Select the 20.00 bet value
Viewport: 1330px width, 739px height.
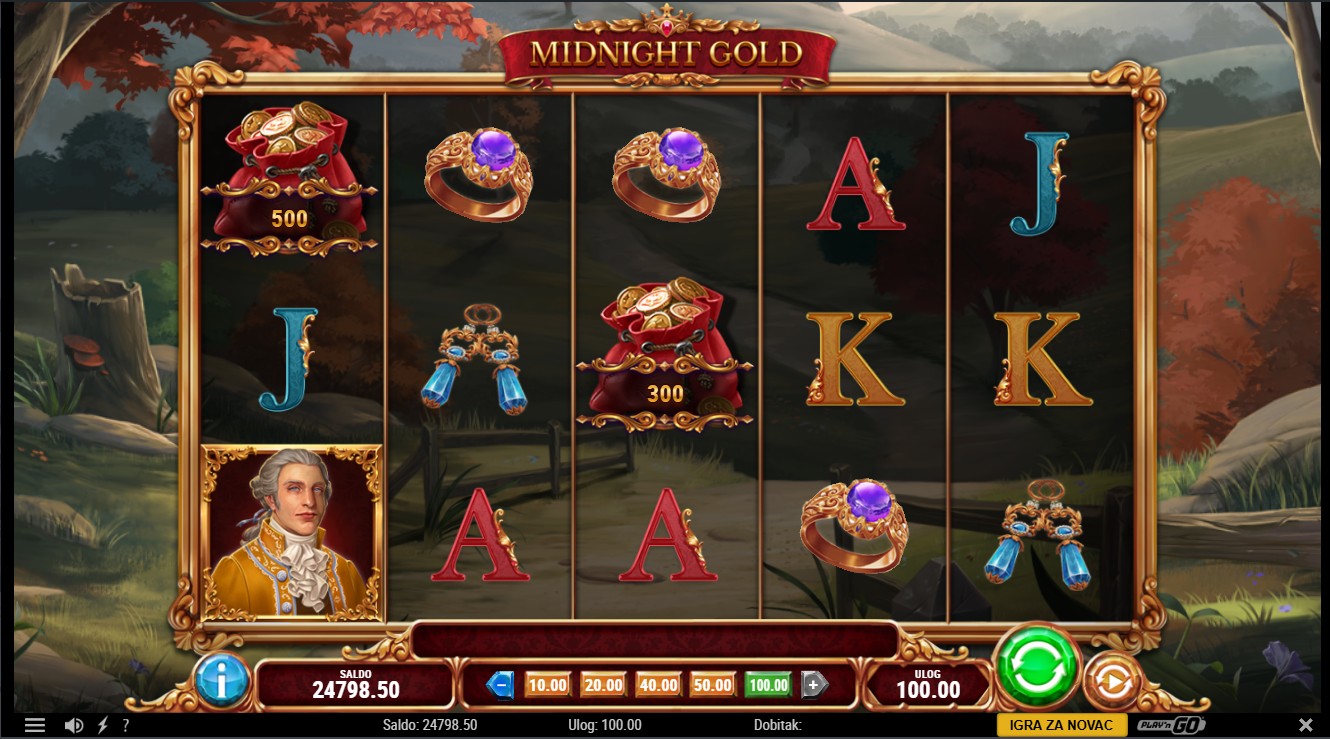click(602, 685)
